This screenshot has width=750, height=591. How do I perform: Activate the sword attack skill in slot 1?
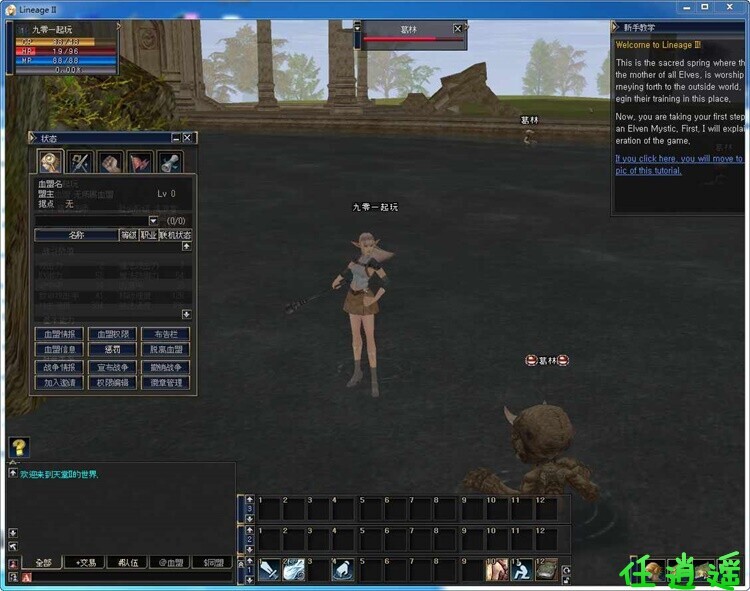[x=269, y=570]
